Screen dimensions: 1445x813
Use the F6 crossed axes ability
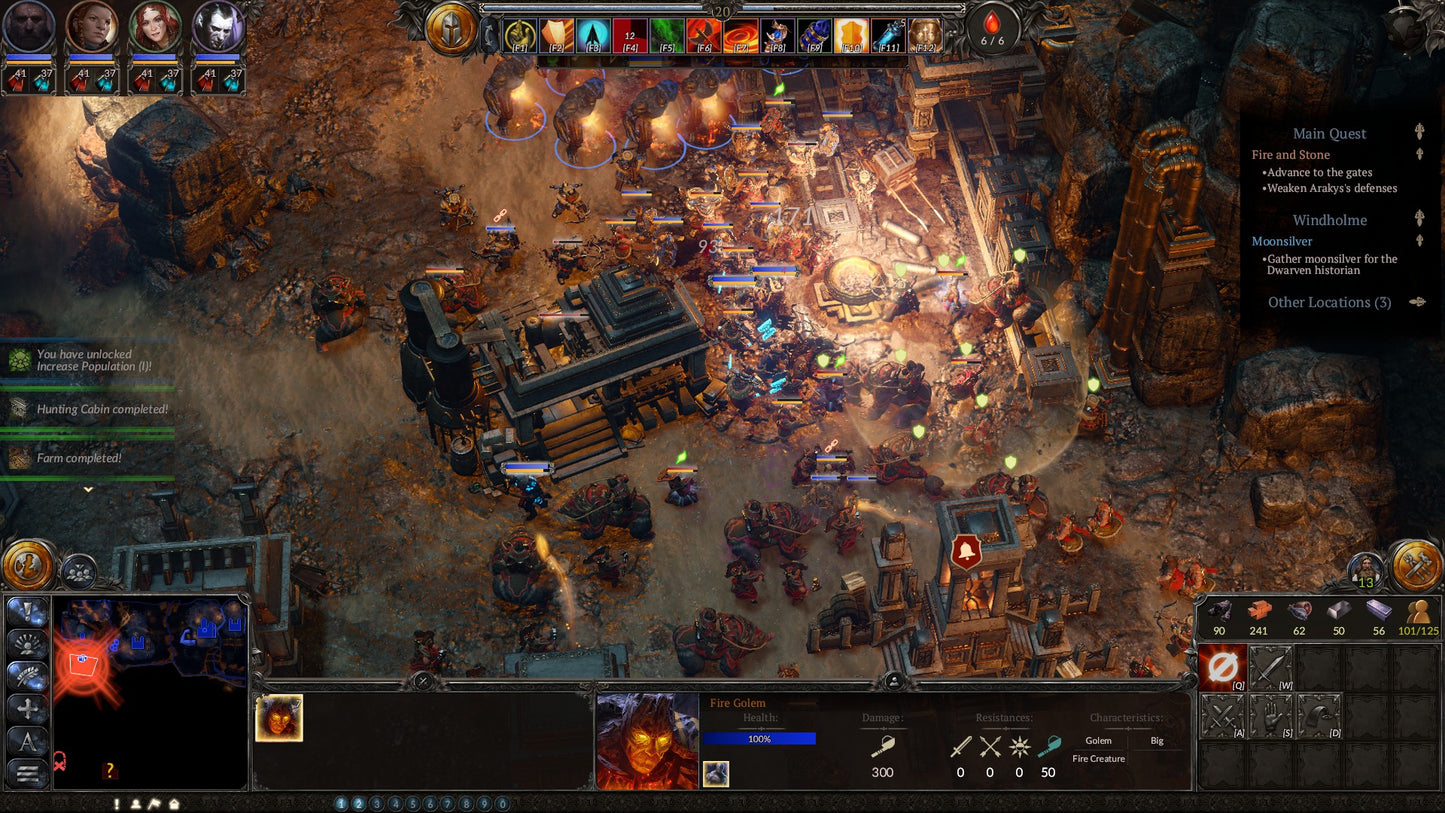704,36
